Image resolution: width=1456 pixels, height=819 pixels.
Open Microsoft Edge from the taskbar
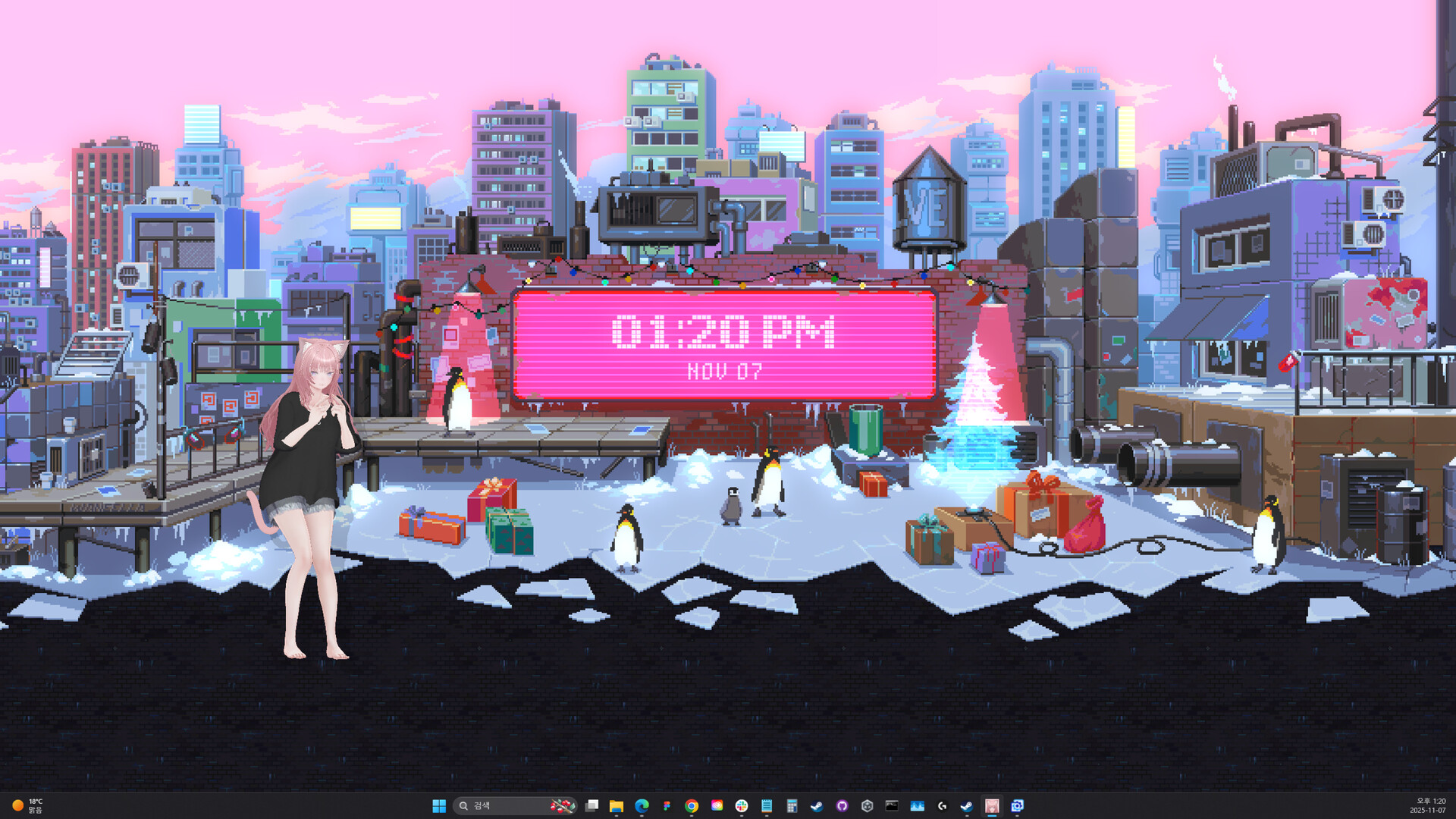click(x=641, y=806)
